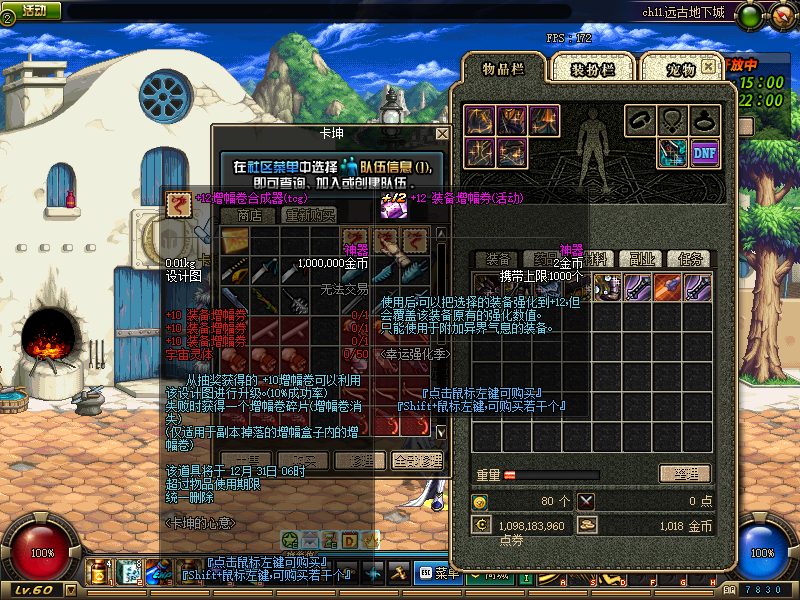This screenshot has height=600, width=800.
Task: Close the inventory window
Action: tap(708, 66)
